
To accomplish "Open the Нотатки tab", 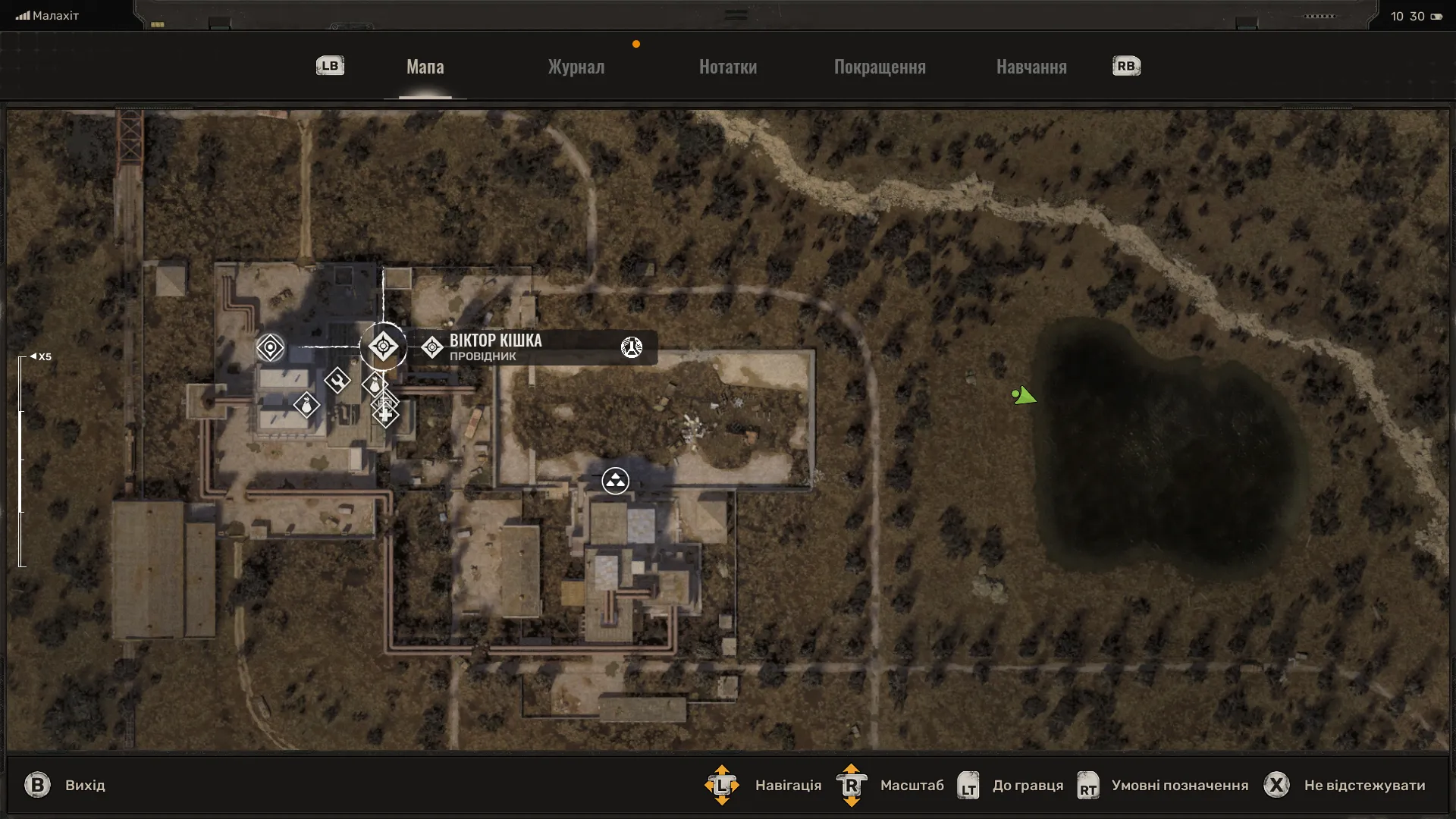I will [x=727, y=67].
